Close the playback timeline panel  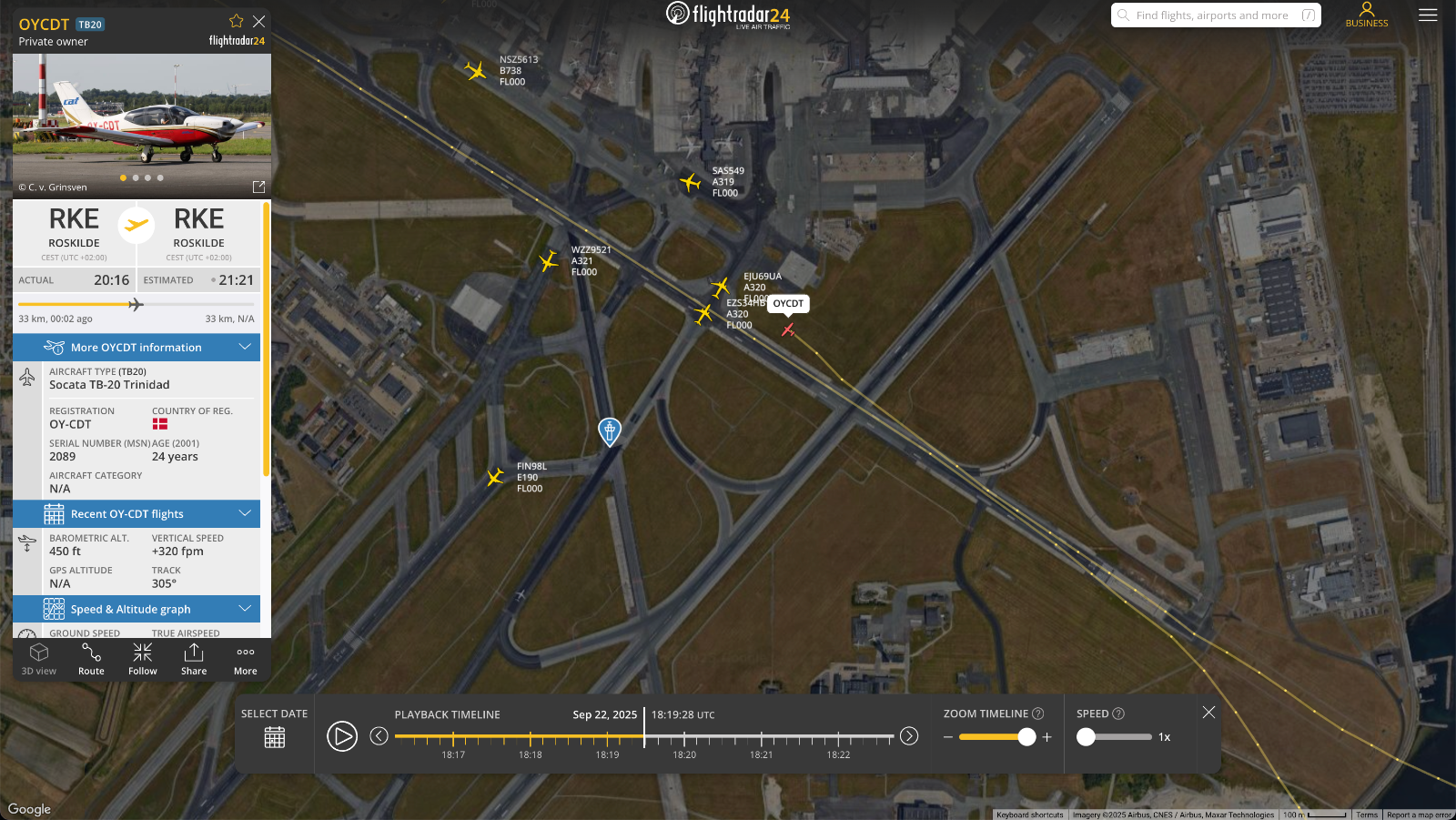[x=1209, y=712]
